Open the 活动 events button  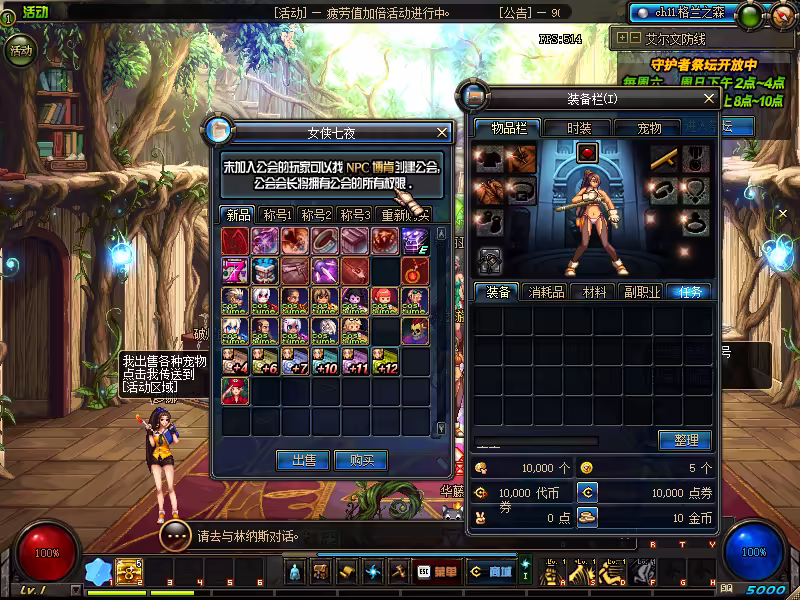(20, 48)
